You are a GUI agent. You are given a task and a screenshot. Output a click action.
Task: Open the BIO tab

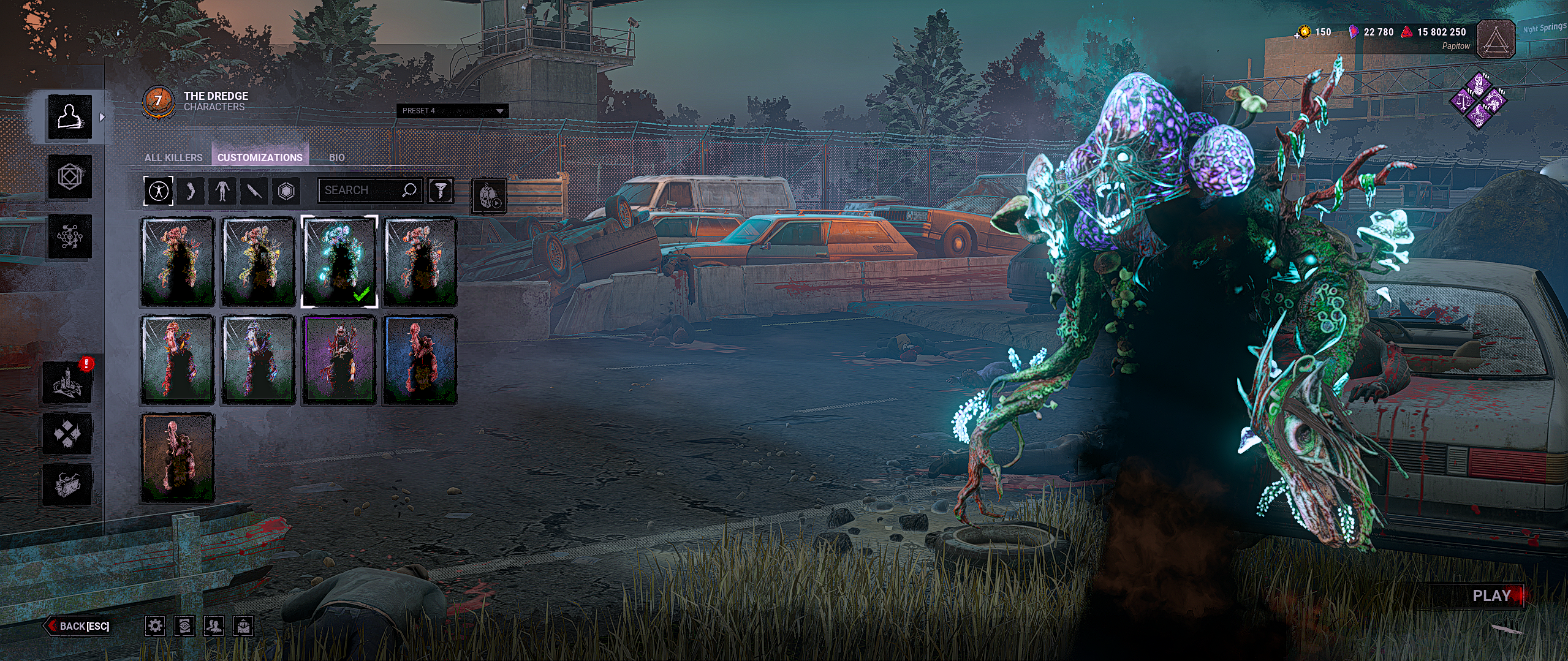pos(336,157)
